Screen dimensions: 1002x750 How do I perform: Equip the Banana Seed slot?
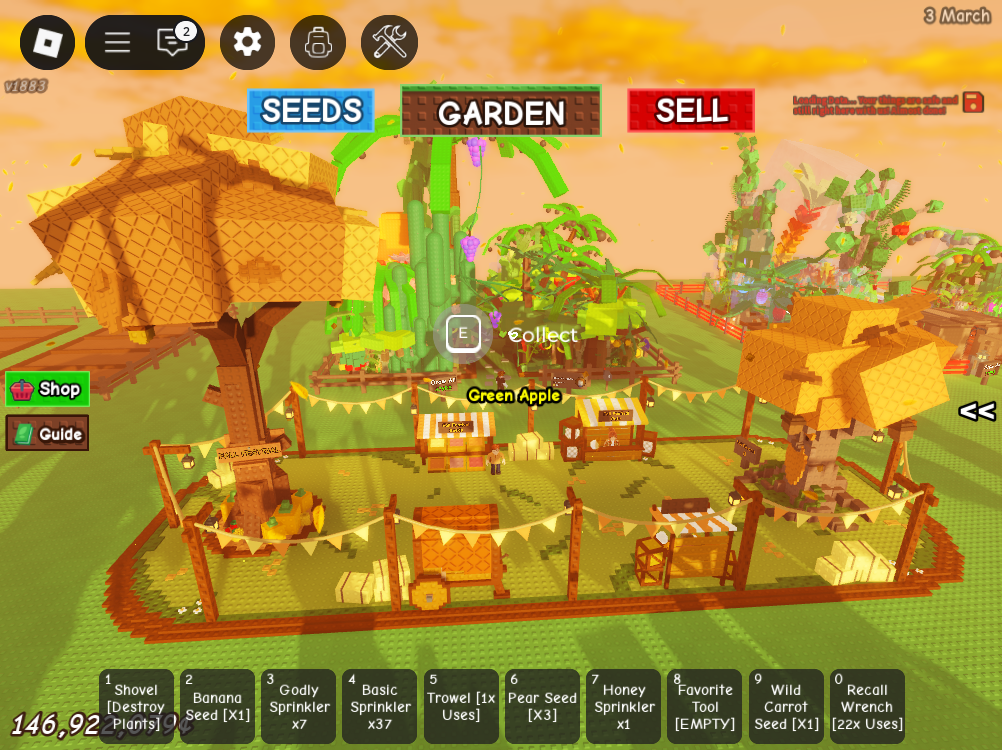point(217,706)
